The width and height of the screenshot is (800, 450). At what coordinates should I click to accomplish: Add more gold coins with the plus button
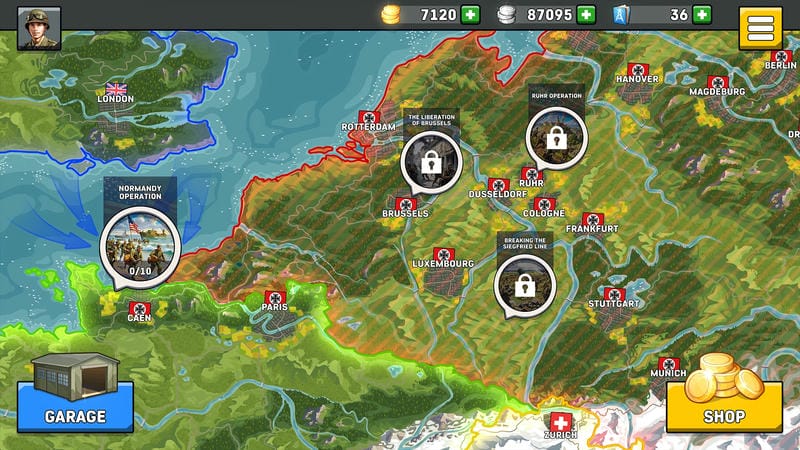point(471,14)
